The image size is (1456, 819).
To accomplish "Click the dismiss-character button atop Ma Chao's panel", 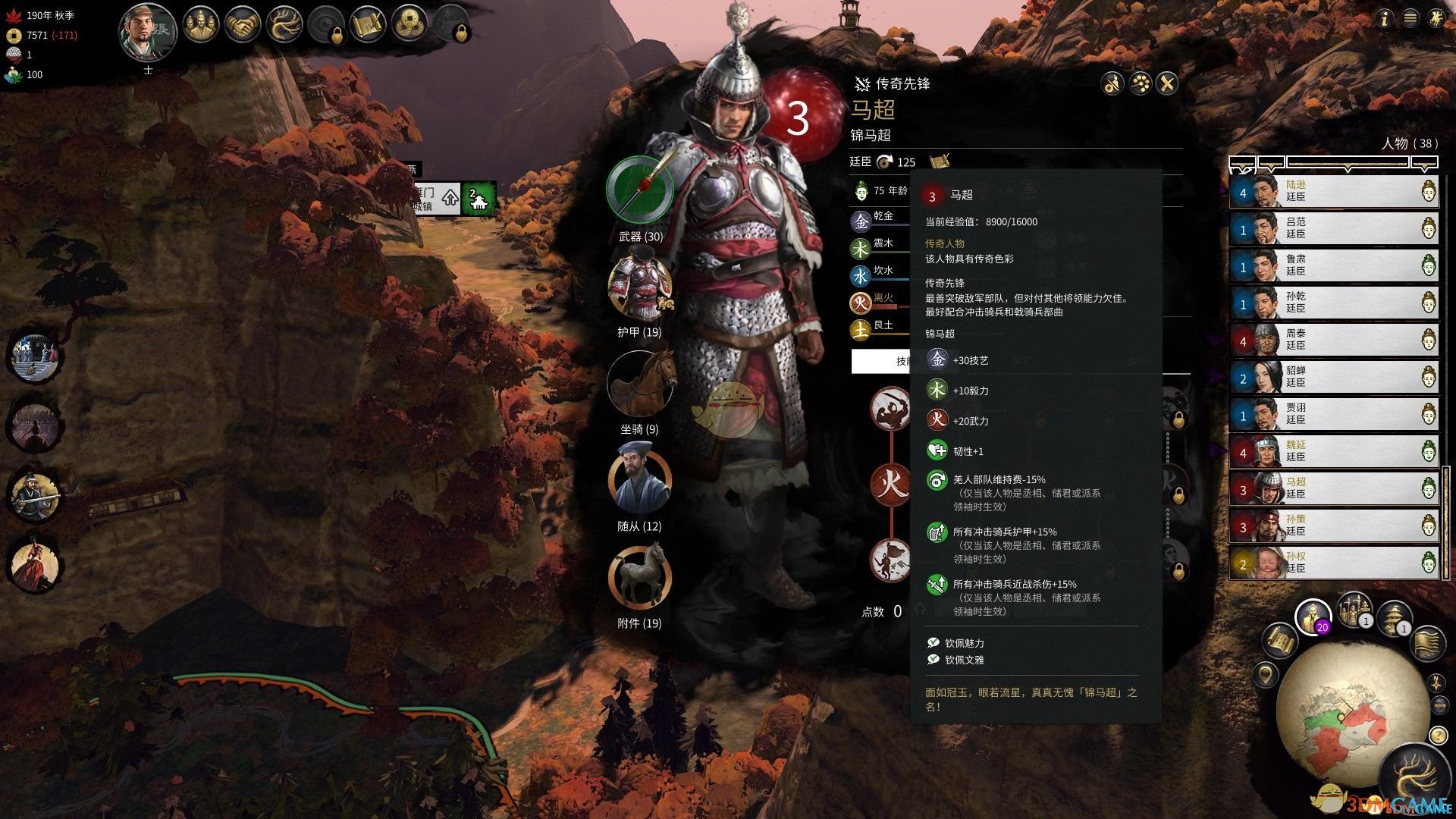I will (x=1112, y=84).
